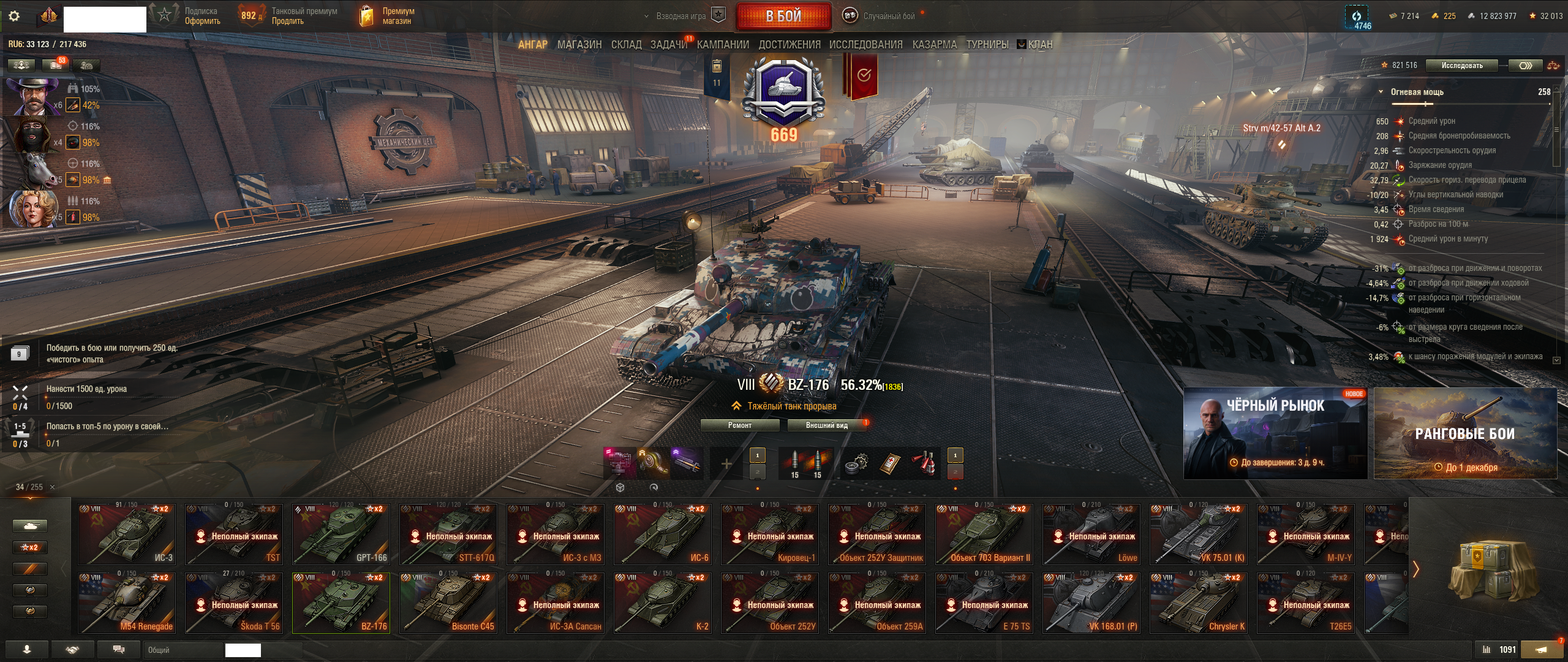Open the МАГАЗИН tab

click(x=579, y=44)
